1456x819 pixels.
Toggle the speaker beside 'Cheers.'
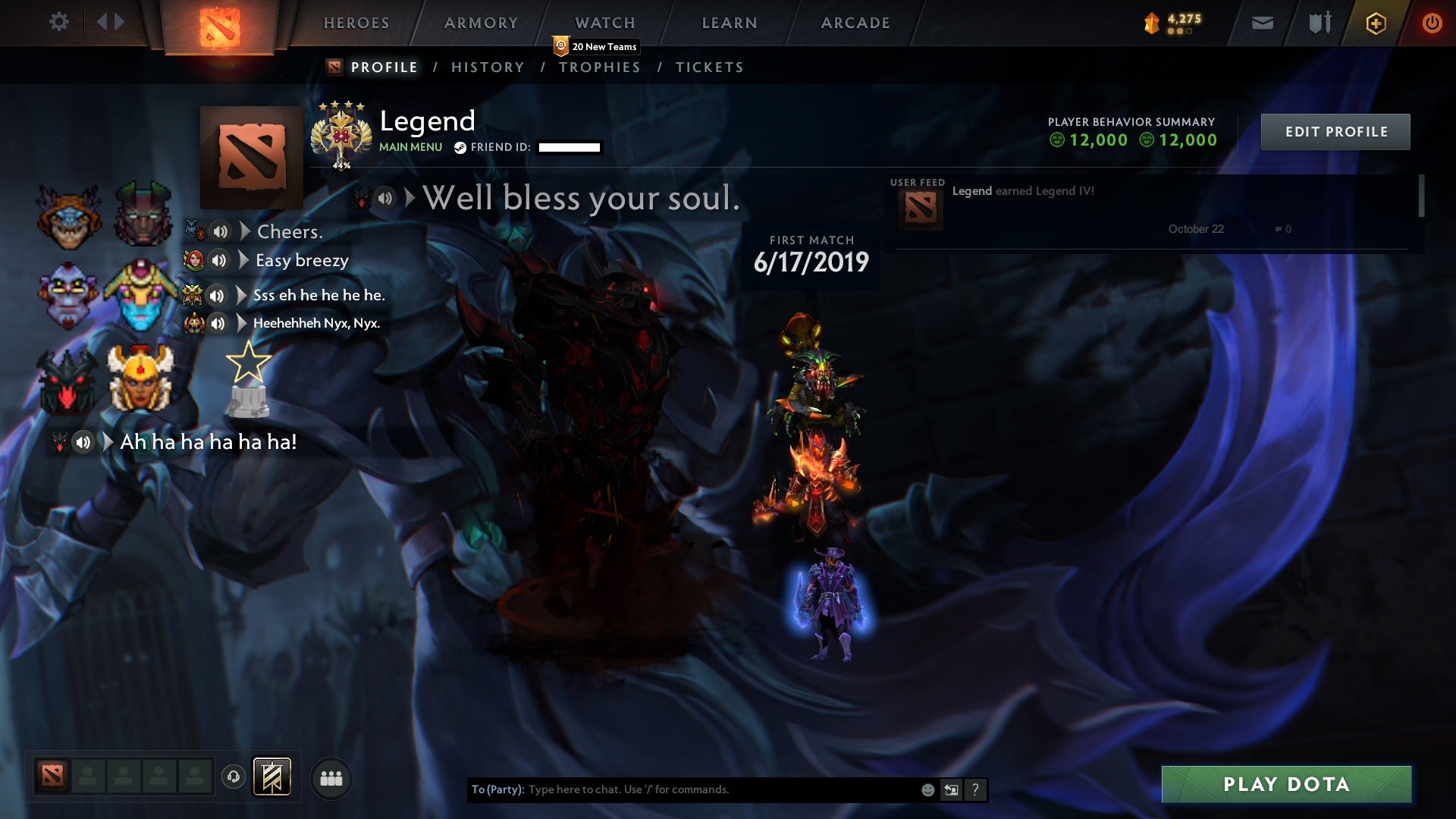[221, 232]
